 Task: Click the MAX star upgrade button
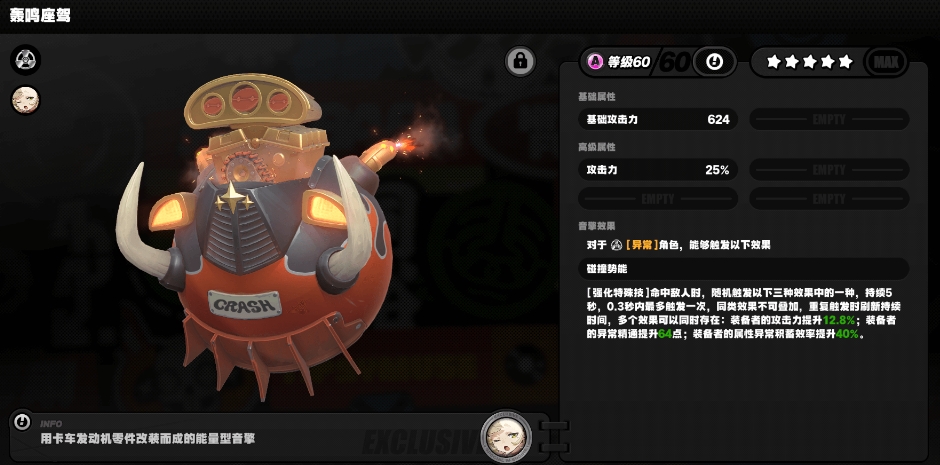point(885,62)
